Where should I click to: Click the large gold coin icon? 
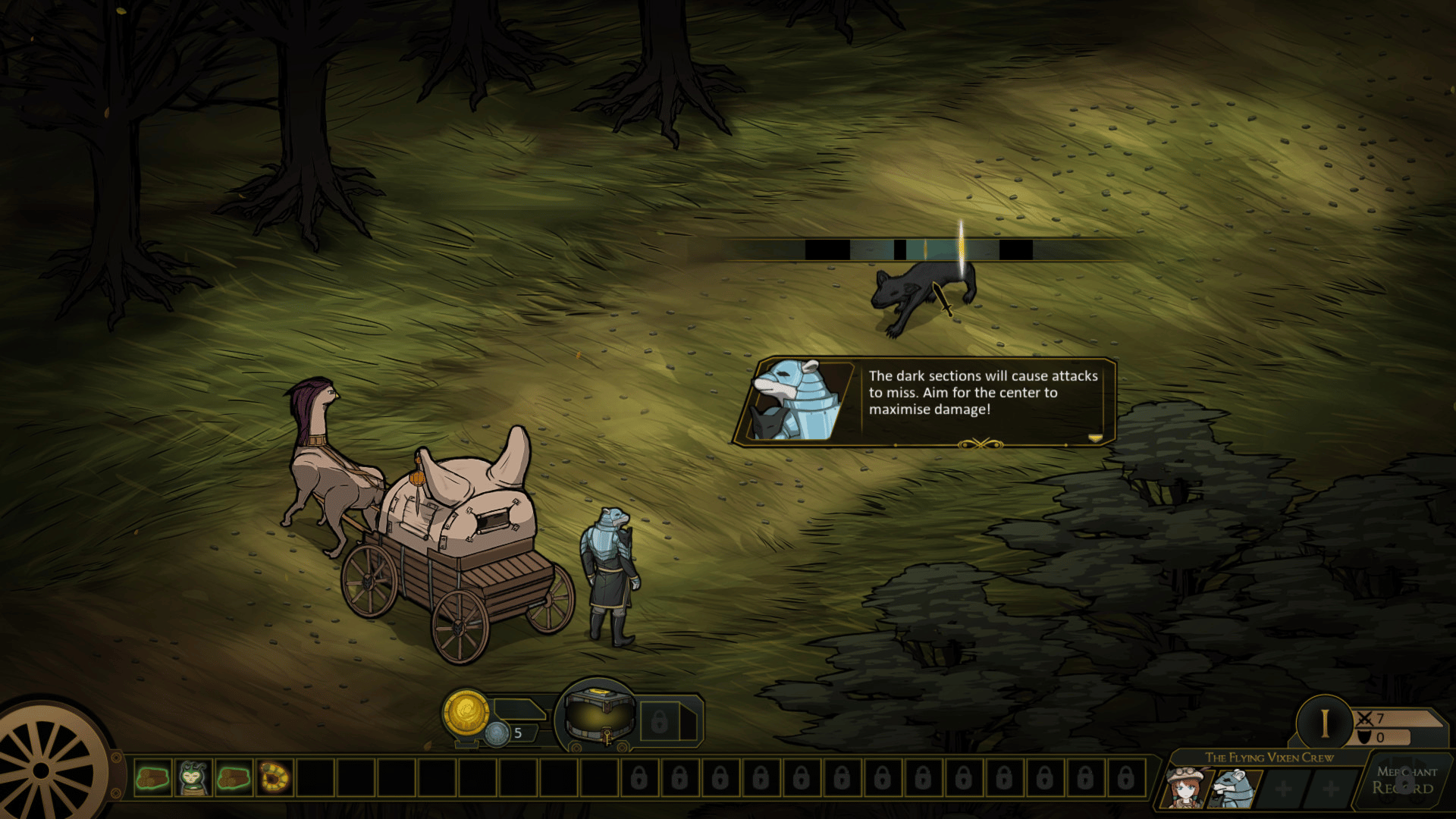[466, 713]
